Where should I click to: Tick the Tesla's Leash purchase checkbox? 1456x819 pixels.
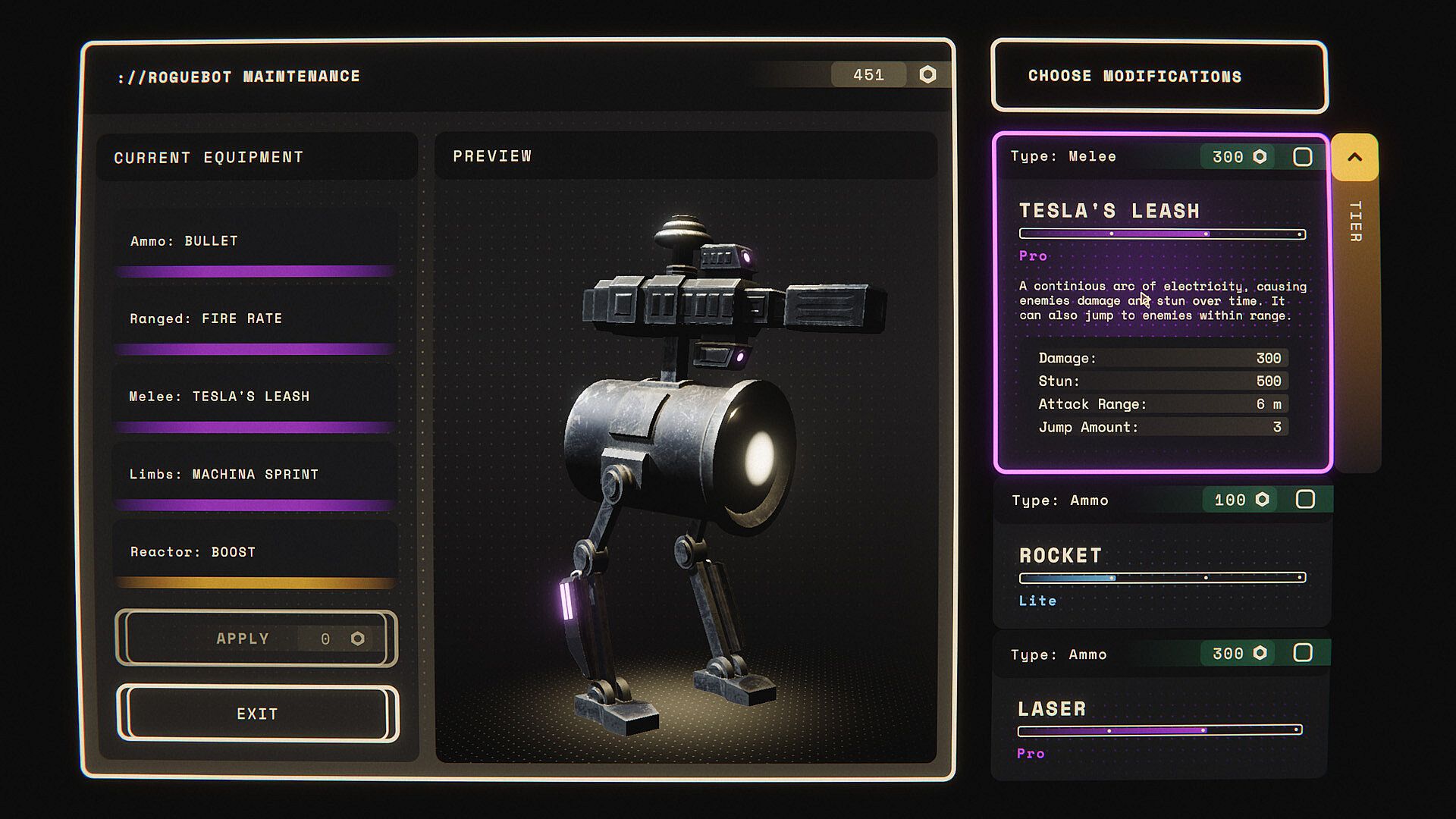[x=1302, y=157]
